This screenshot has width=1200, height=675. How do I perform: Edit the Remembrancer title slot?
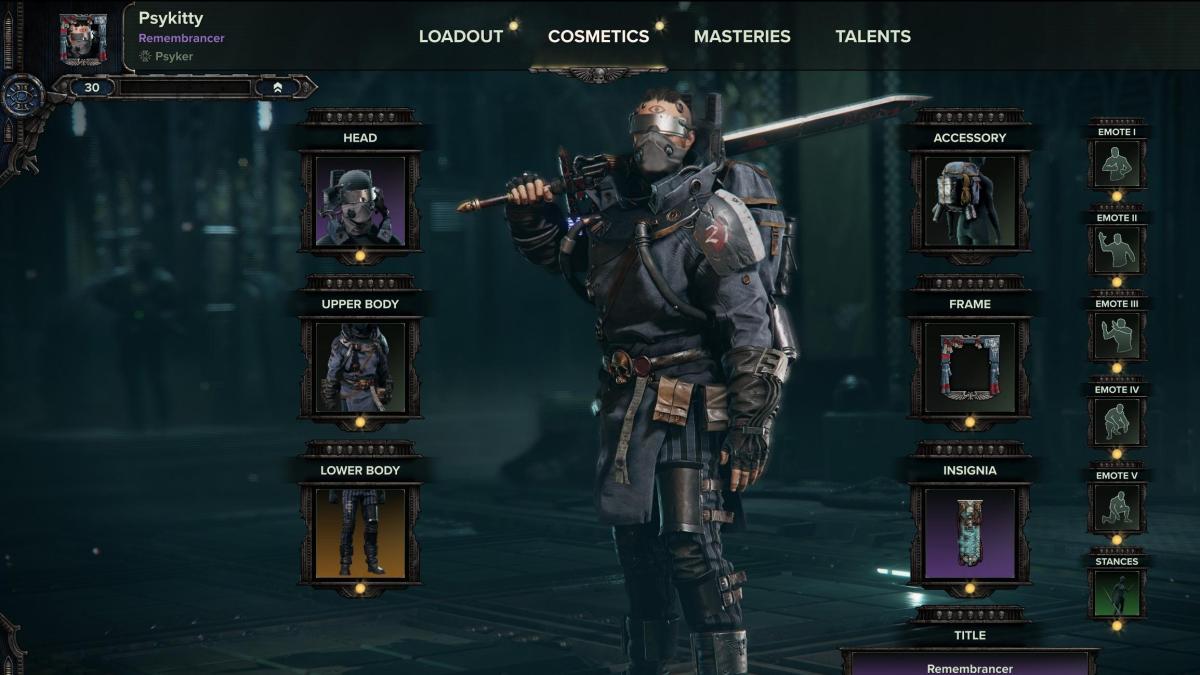(969, 663)
